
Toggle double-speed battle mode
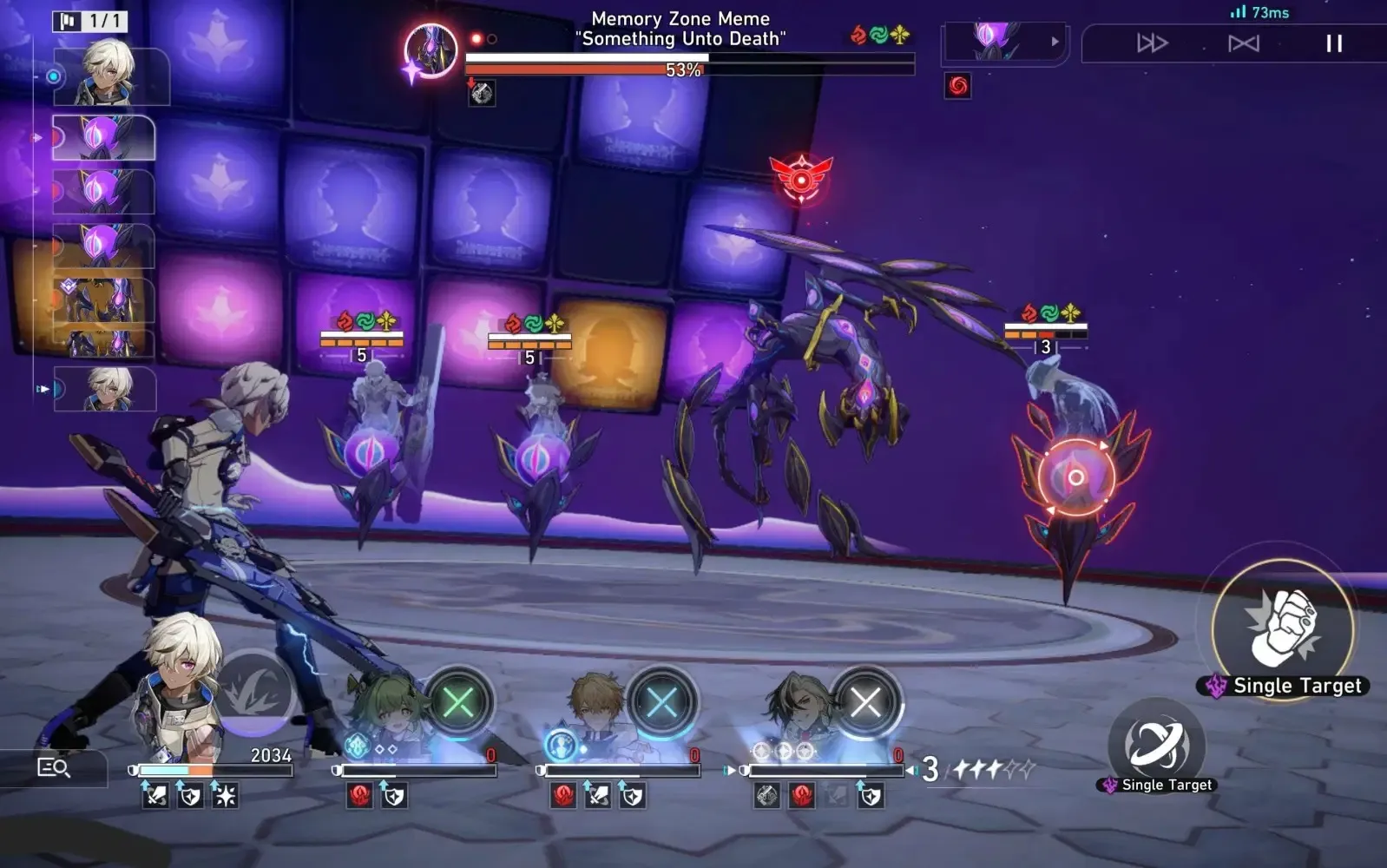tap(1152, 43)
